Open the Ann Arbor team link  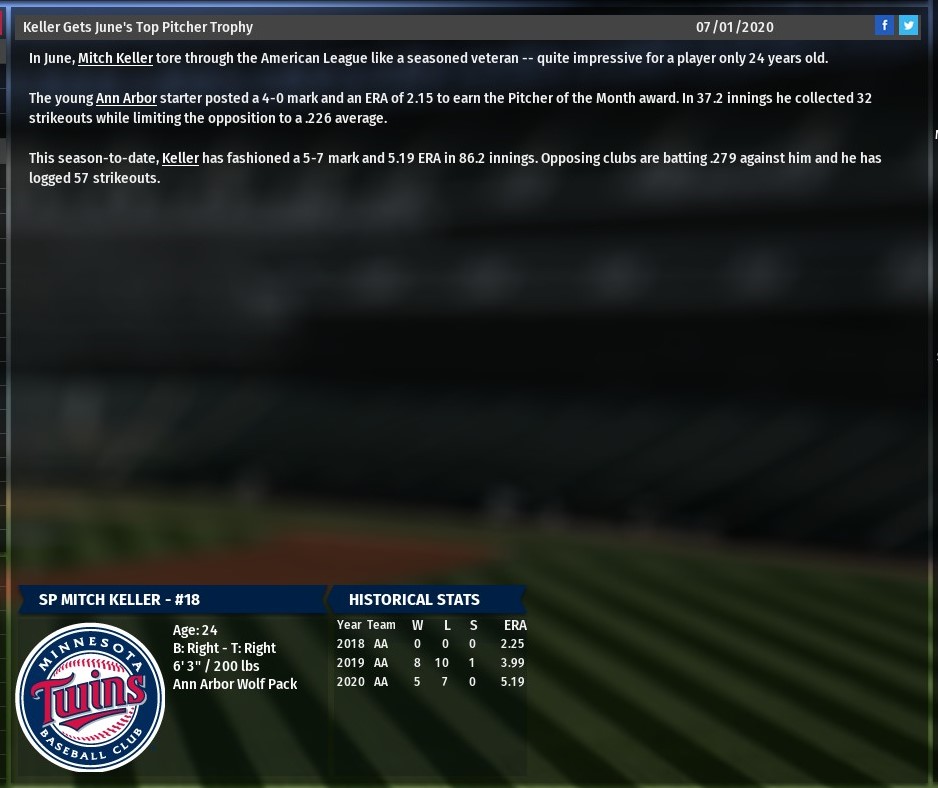[x=126, y=98]
